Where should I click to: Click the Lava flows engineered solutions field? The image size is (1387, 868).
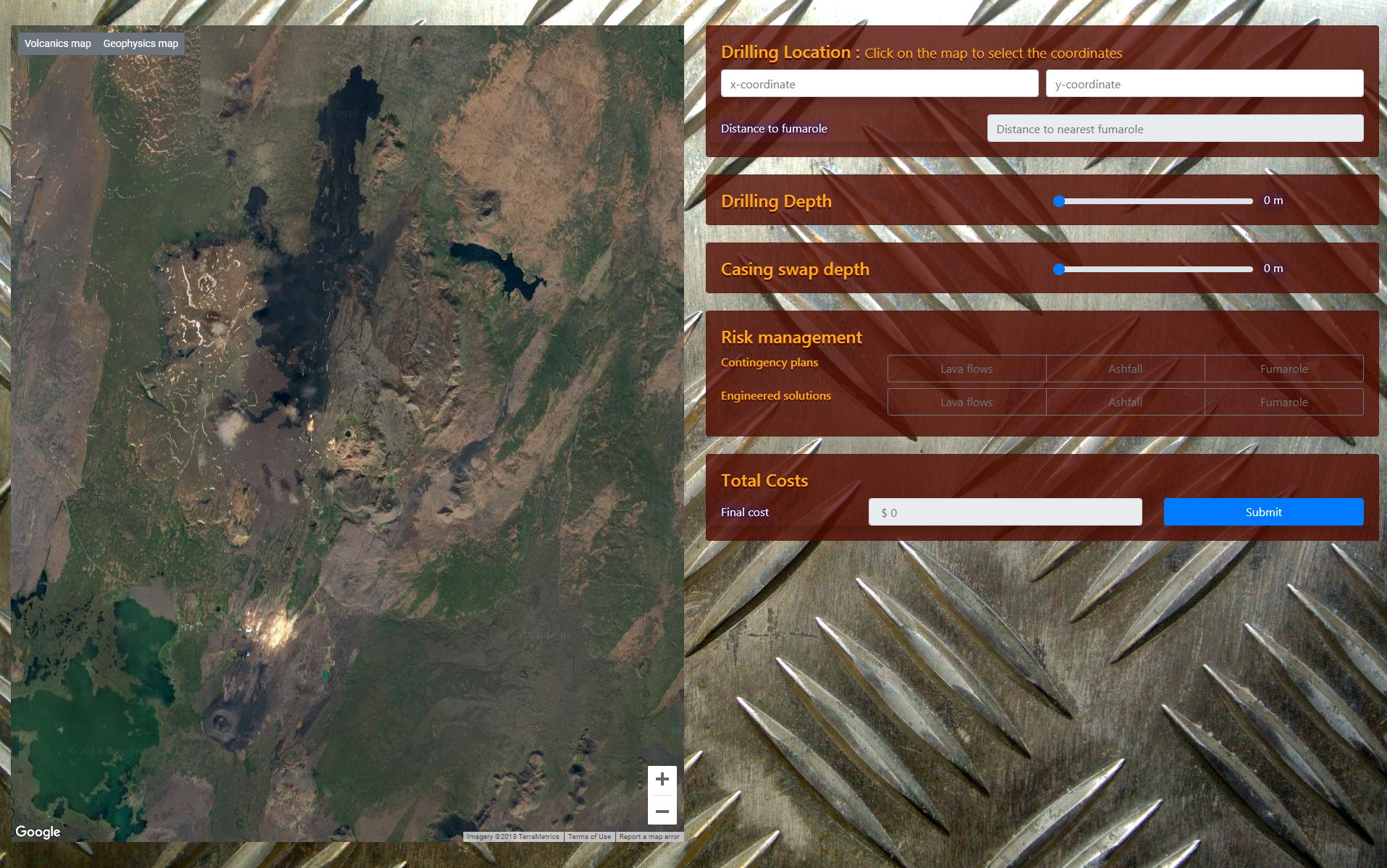pyautogui.click(x=966, y=402)
